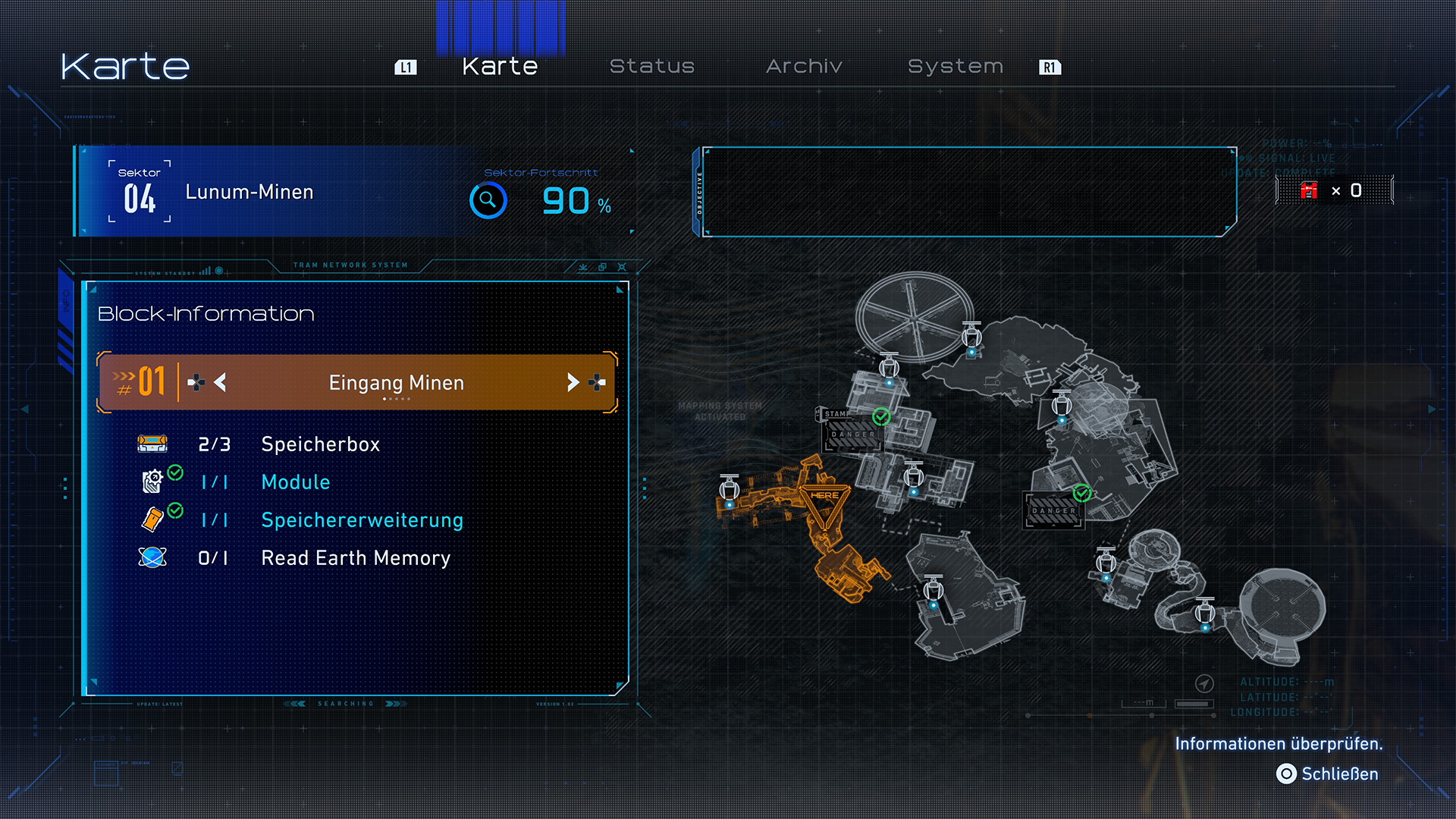Go to the previous block with left arrow
Viewport: 1456px width, 819px height.
tap(220, 383)
